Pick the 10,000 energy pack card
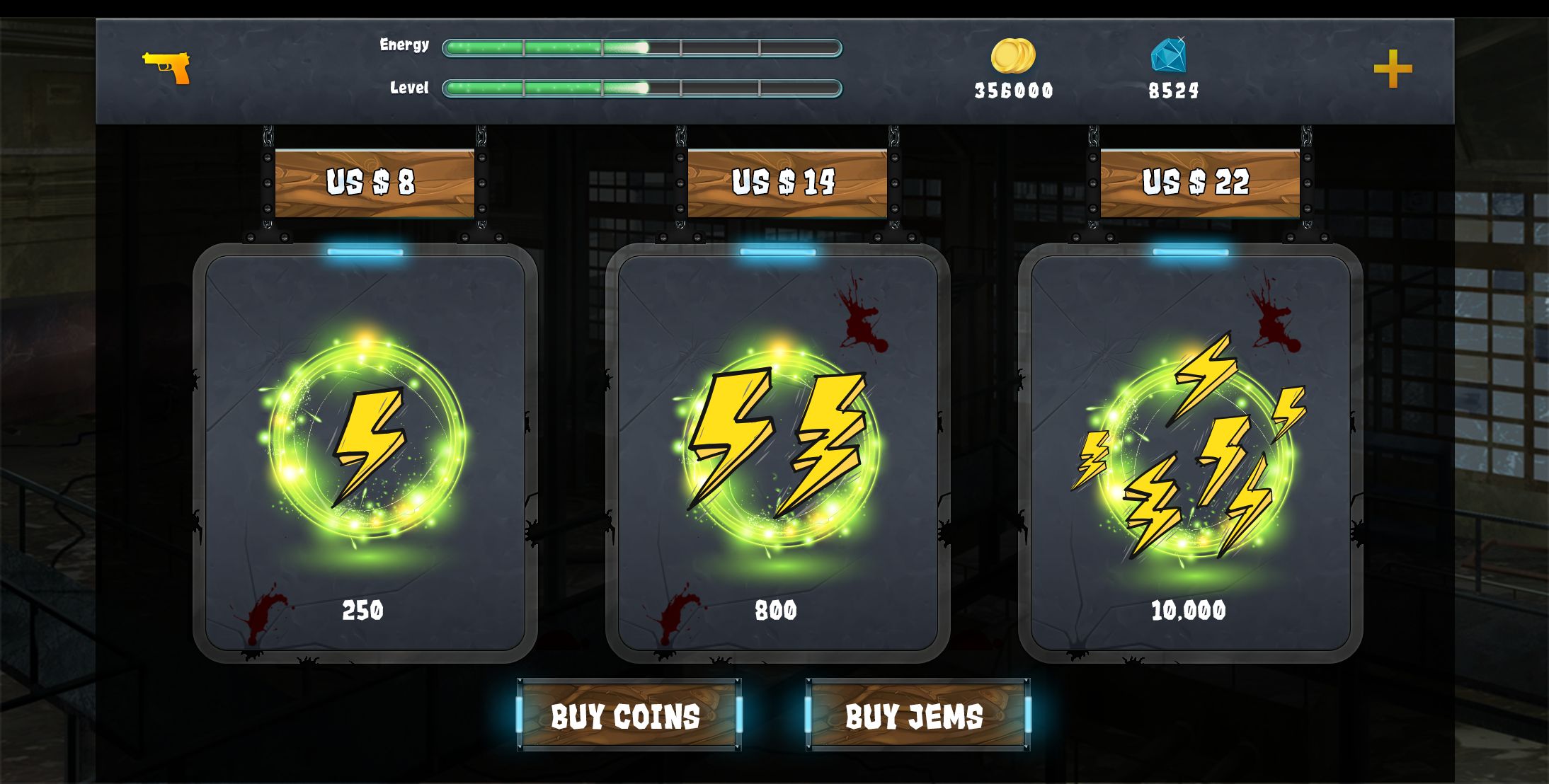The width and height of the screenshot is (1549, 784). tap(1190, 453)
